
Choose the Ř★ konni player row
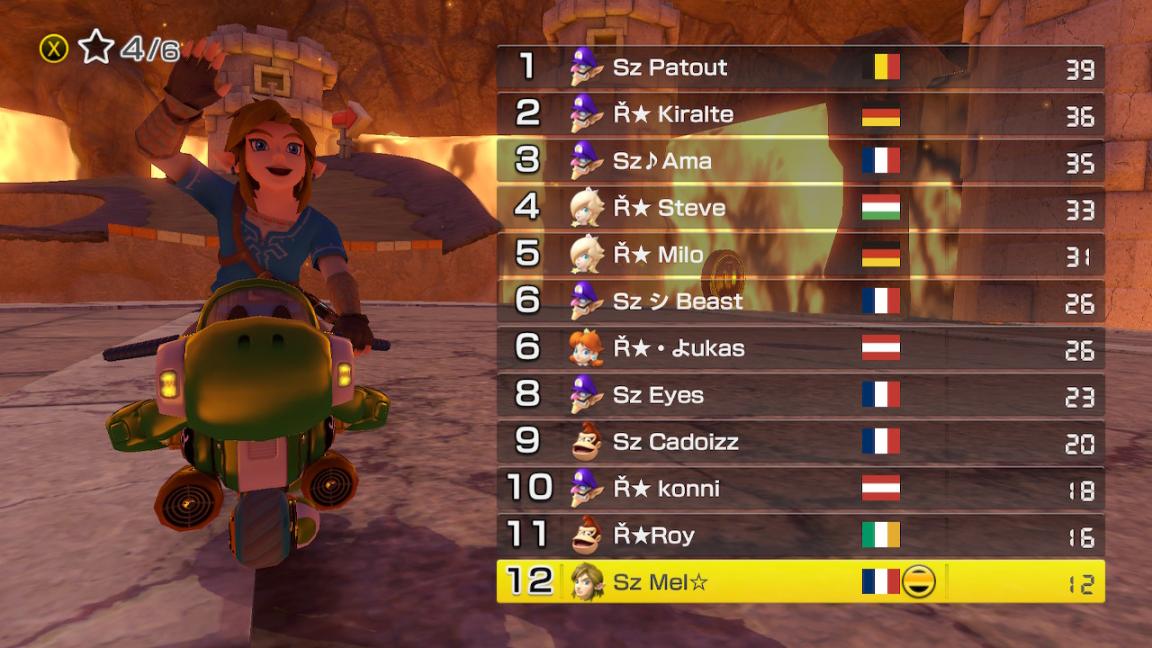click(800, 488)
